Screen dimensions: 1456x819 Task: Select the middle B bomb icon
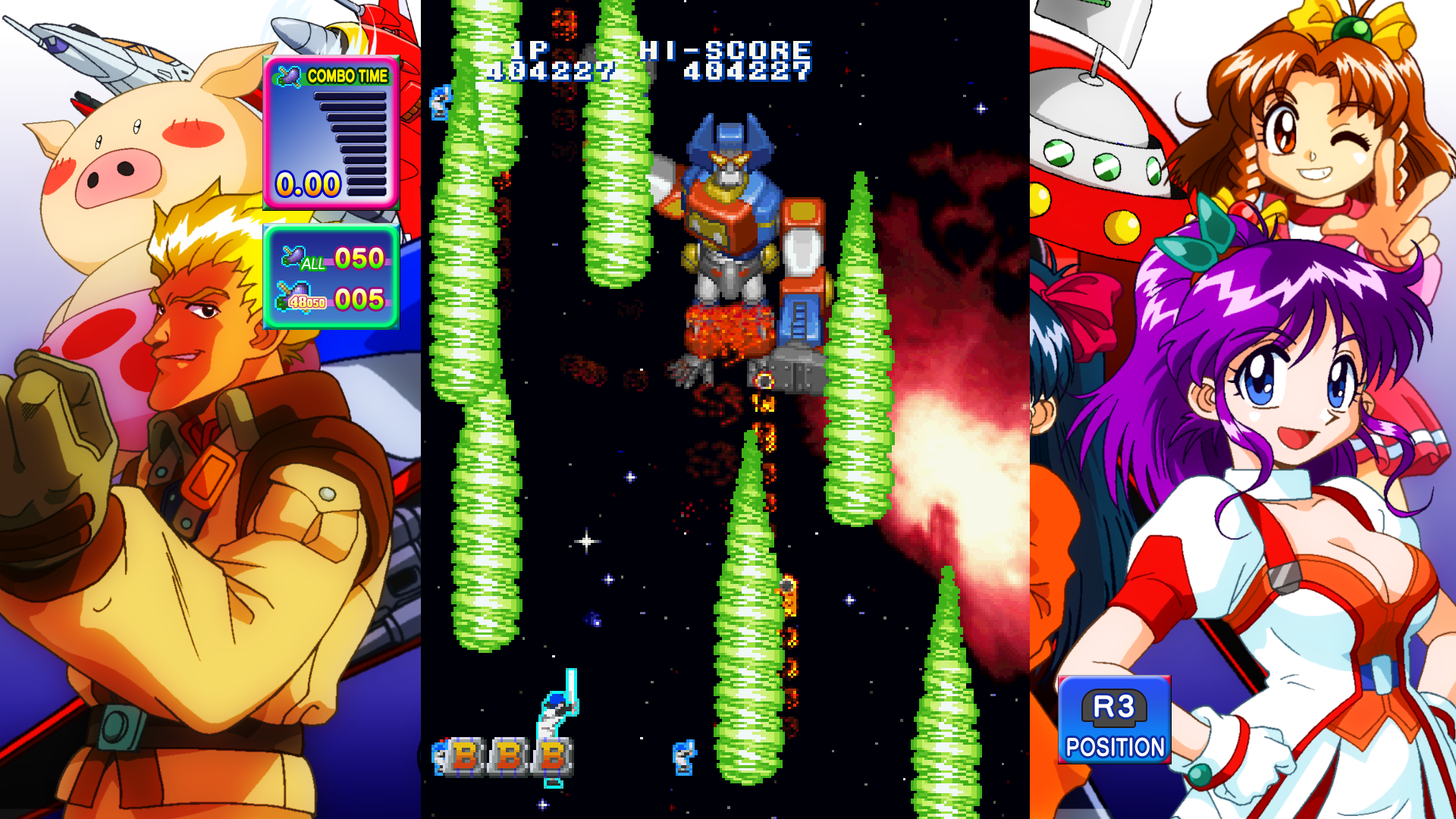click(x=509, y=757)
